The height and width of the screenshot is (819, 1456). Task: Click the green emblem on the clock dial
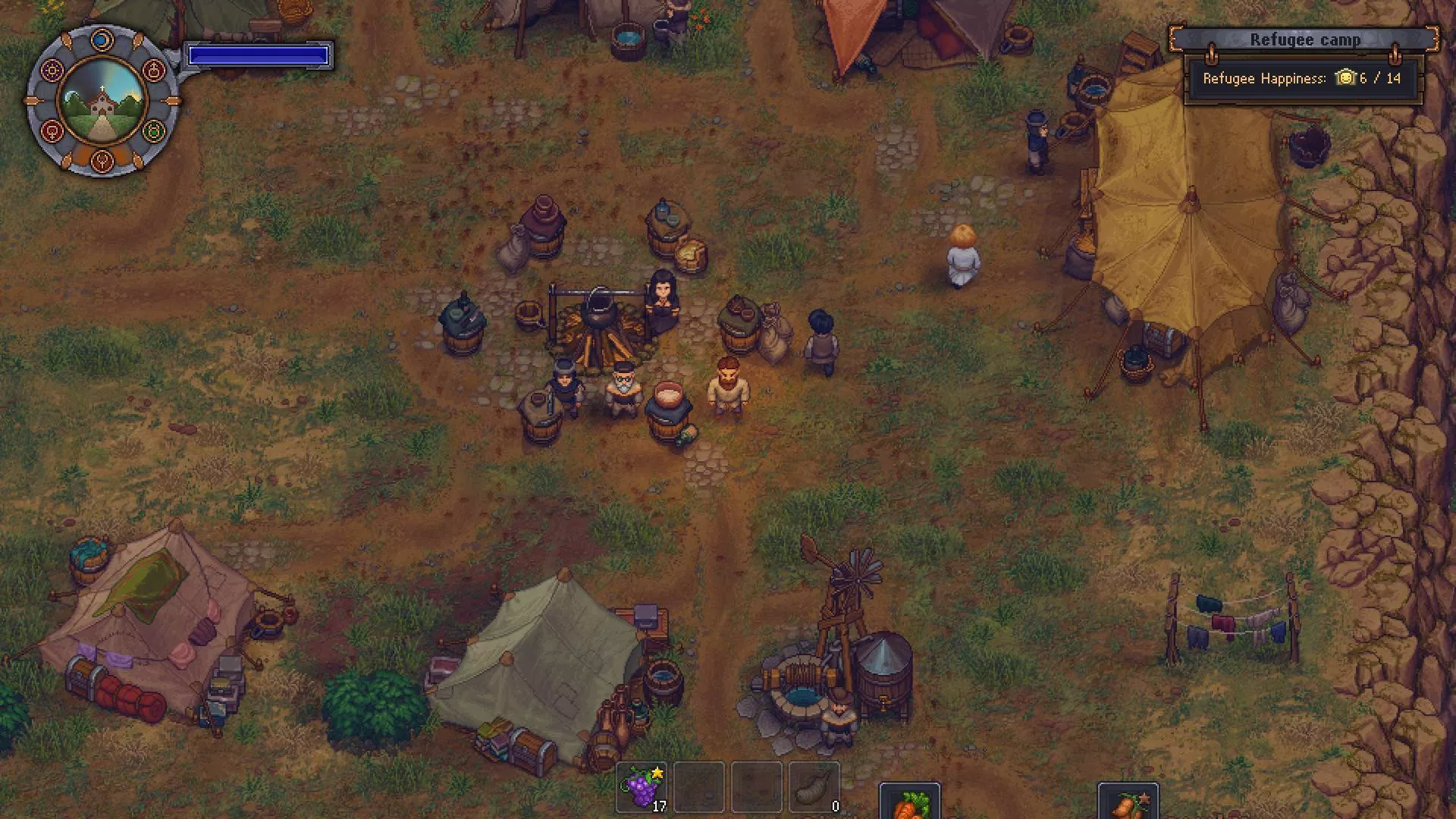[x=155, y=132]
